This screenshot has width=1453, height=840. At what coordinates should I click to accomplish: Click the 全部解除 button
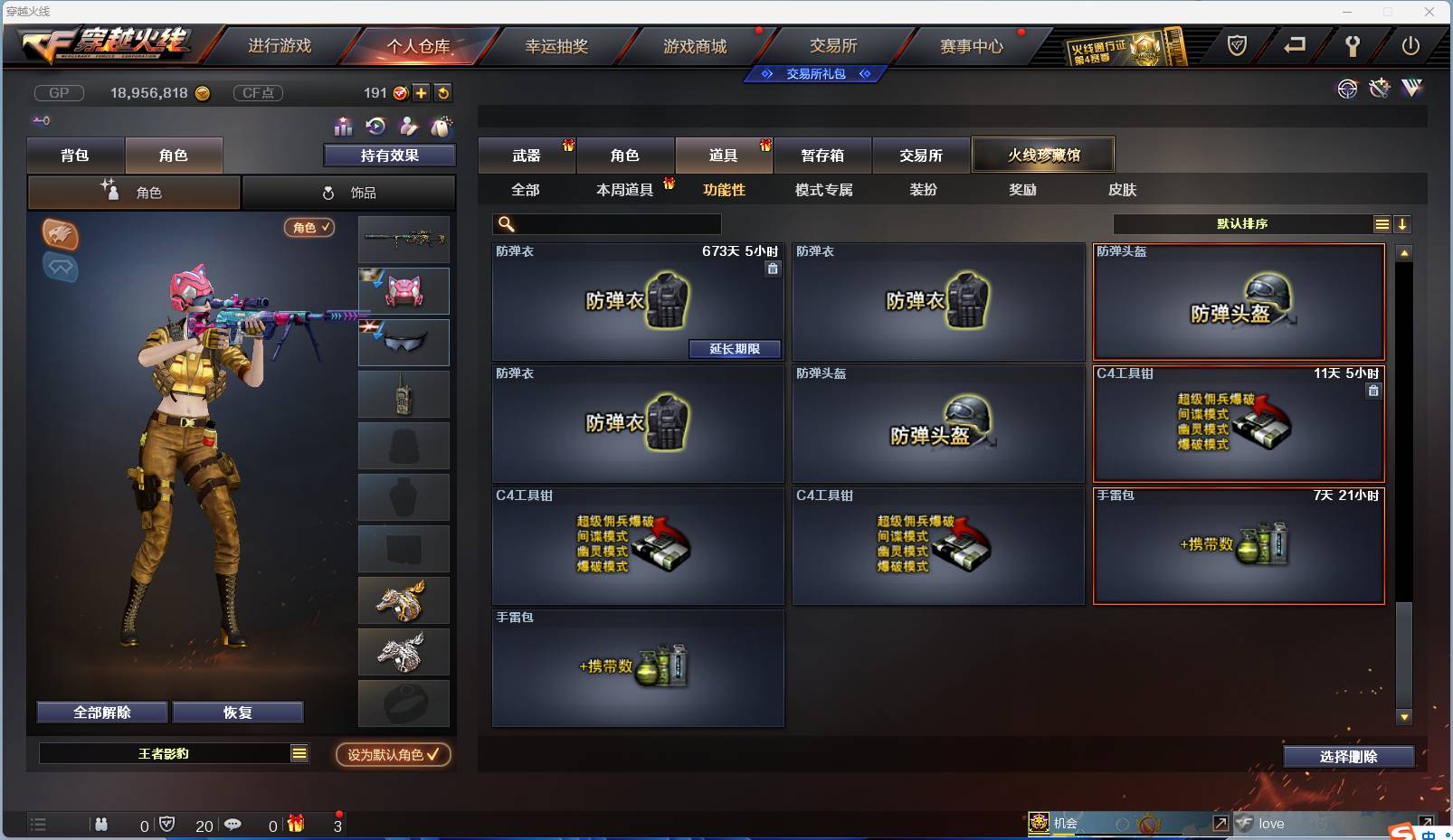[101, 712]
